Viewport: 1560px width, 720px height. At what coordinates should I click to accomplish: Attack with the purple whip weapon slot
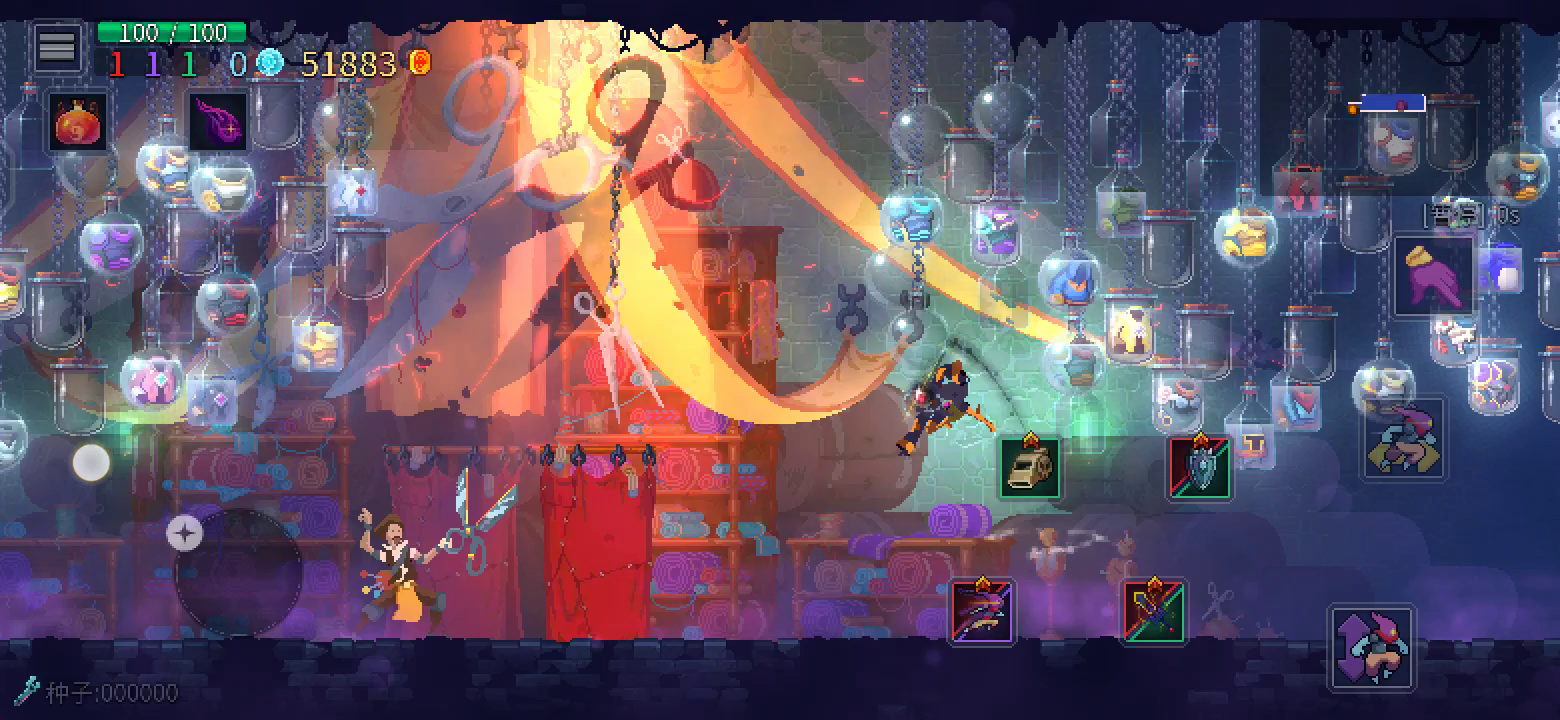(982, 611)
